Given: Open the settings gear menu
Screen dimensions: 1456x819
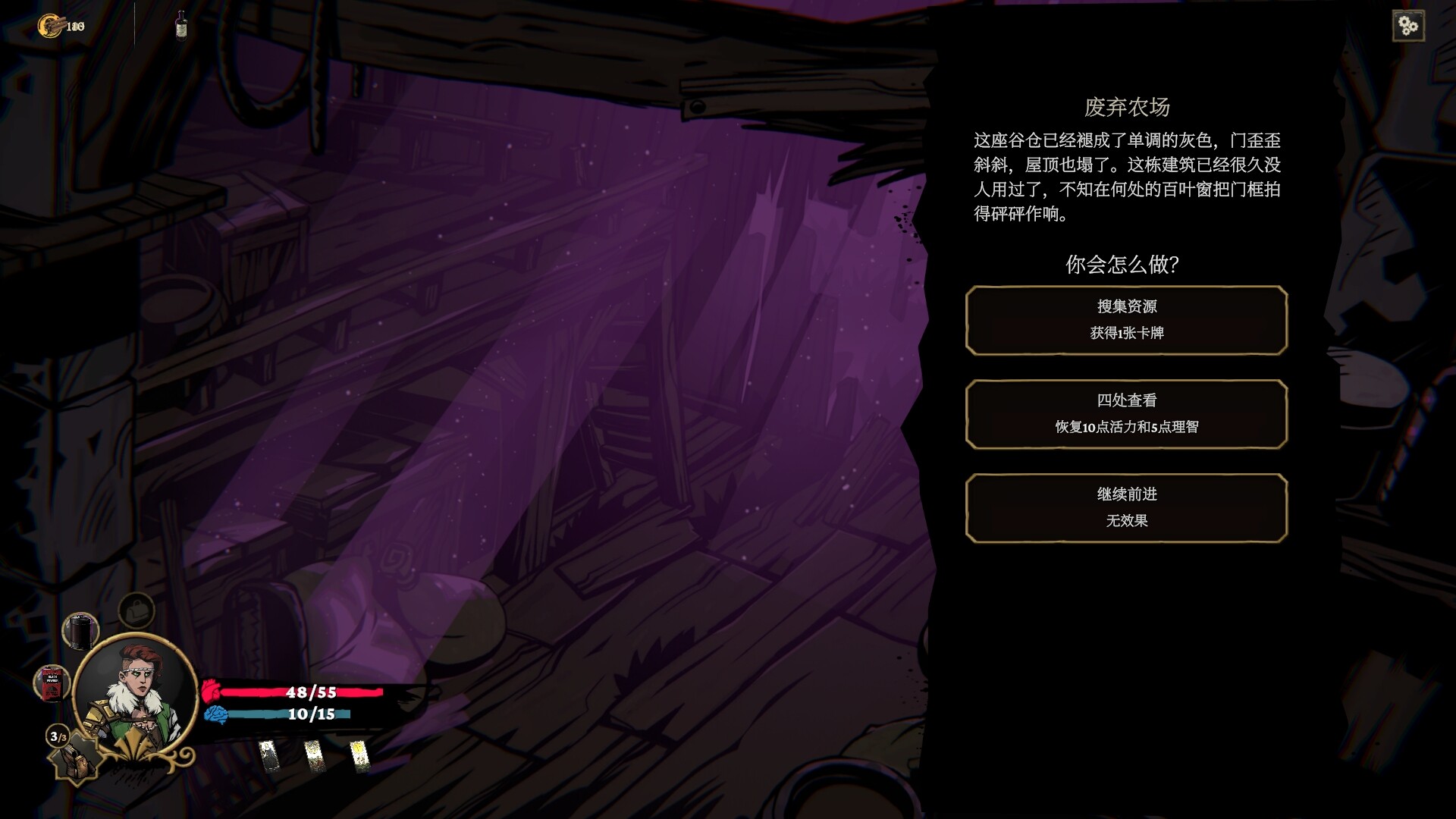Looking at the screenshot, I should [1408, 25].
